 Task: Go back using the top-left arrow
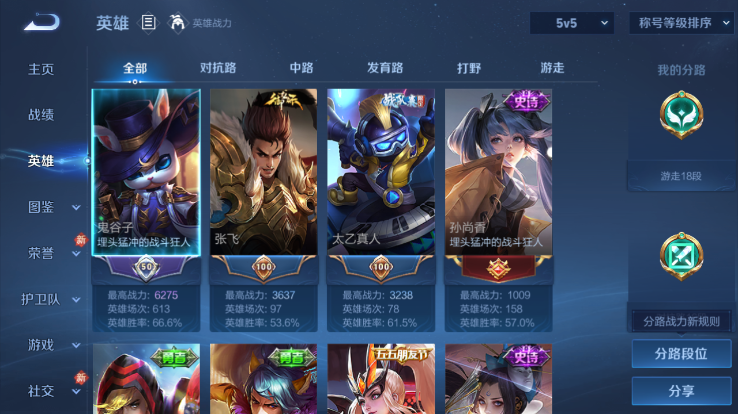41,22
